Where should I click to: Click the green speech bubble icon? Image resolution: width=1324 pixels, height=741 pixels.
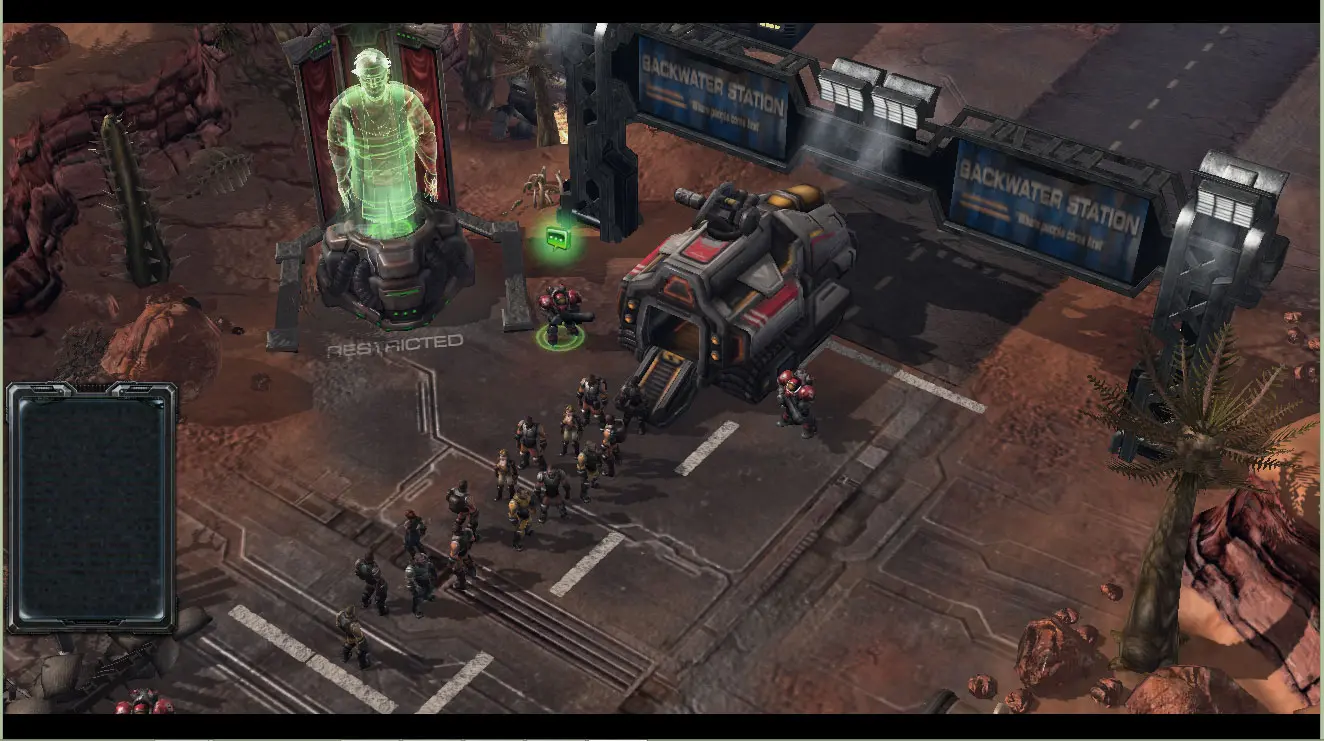(557, 239)
